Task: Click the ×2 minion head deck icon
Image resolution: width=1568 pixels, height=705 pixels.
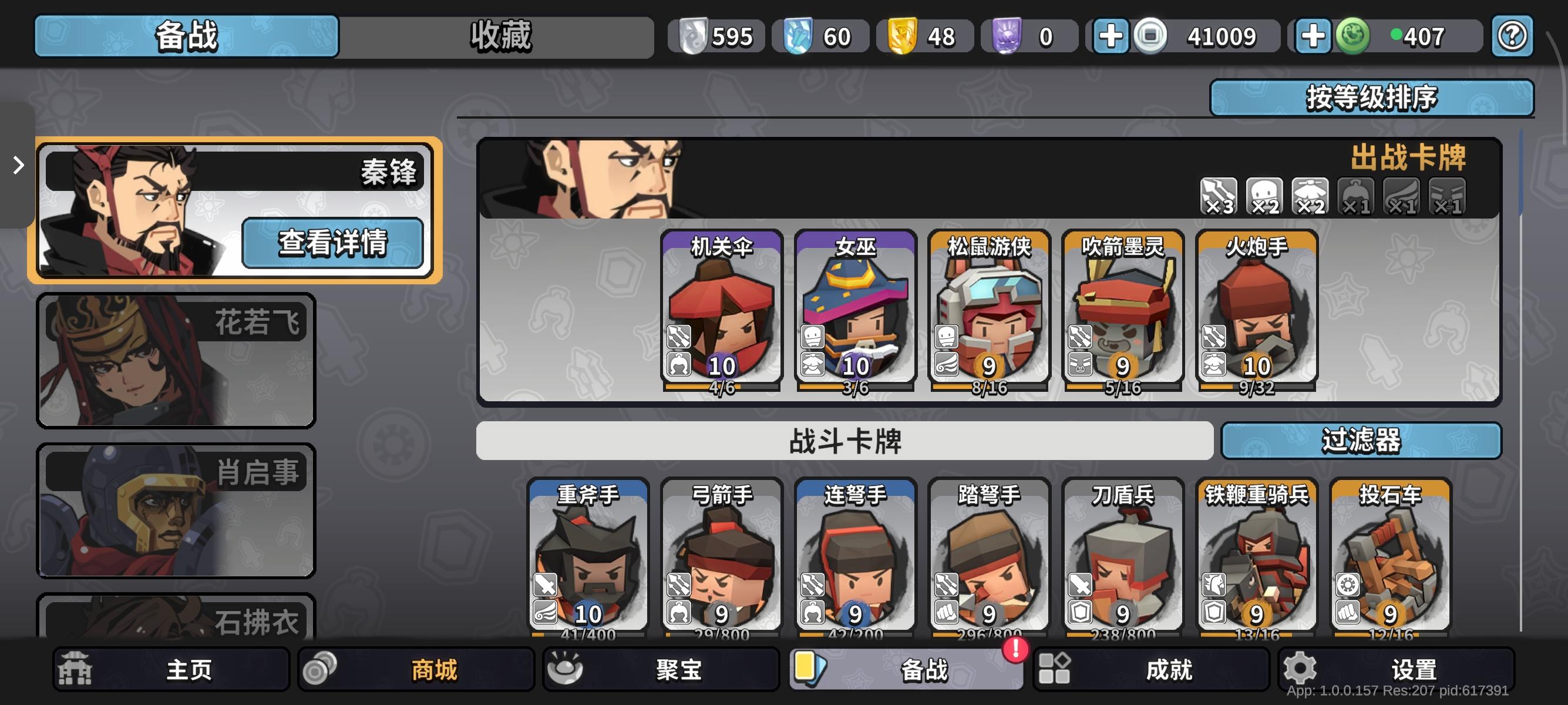Action: (1264, 196)
